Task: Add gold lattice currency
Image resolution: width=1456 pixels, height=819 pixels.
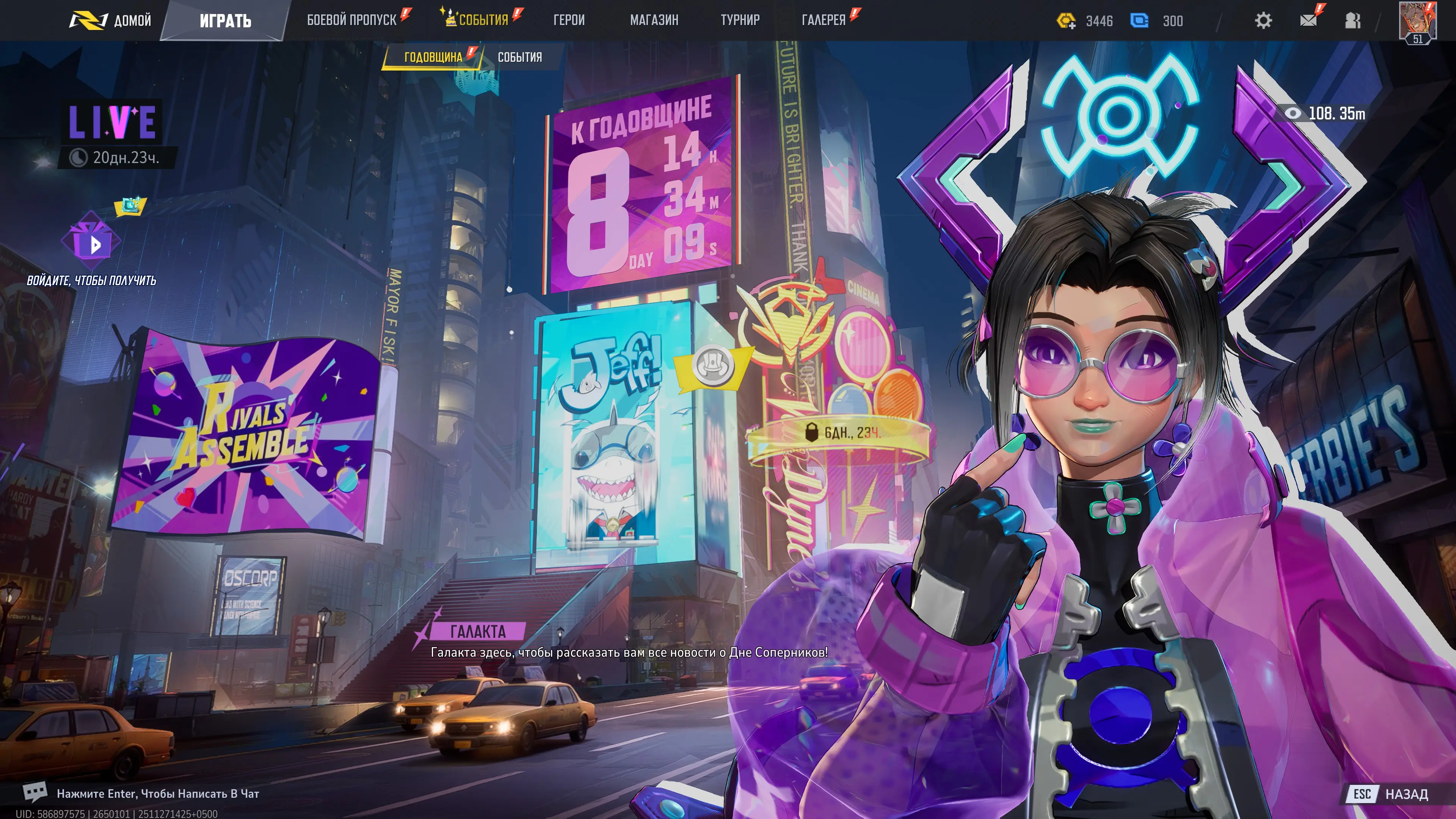Action: click(1066, 22)
